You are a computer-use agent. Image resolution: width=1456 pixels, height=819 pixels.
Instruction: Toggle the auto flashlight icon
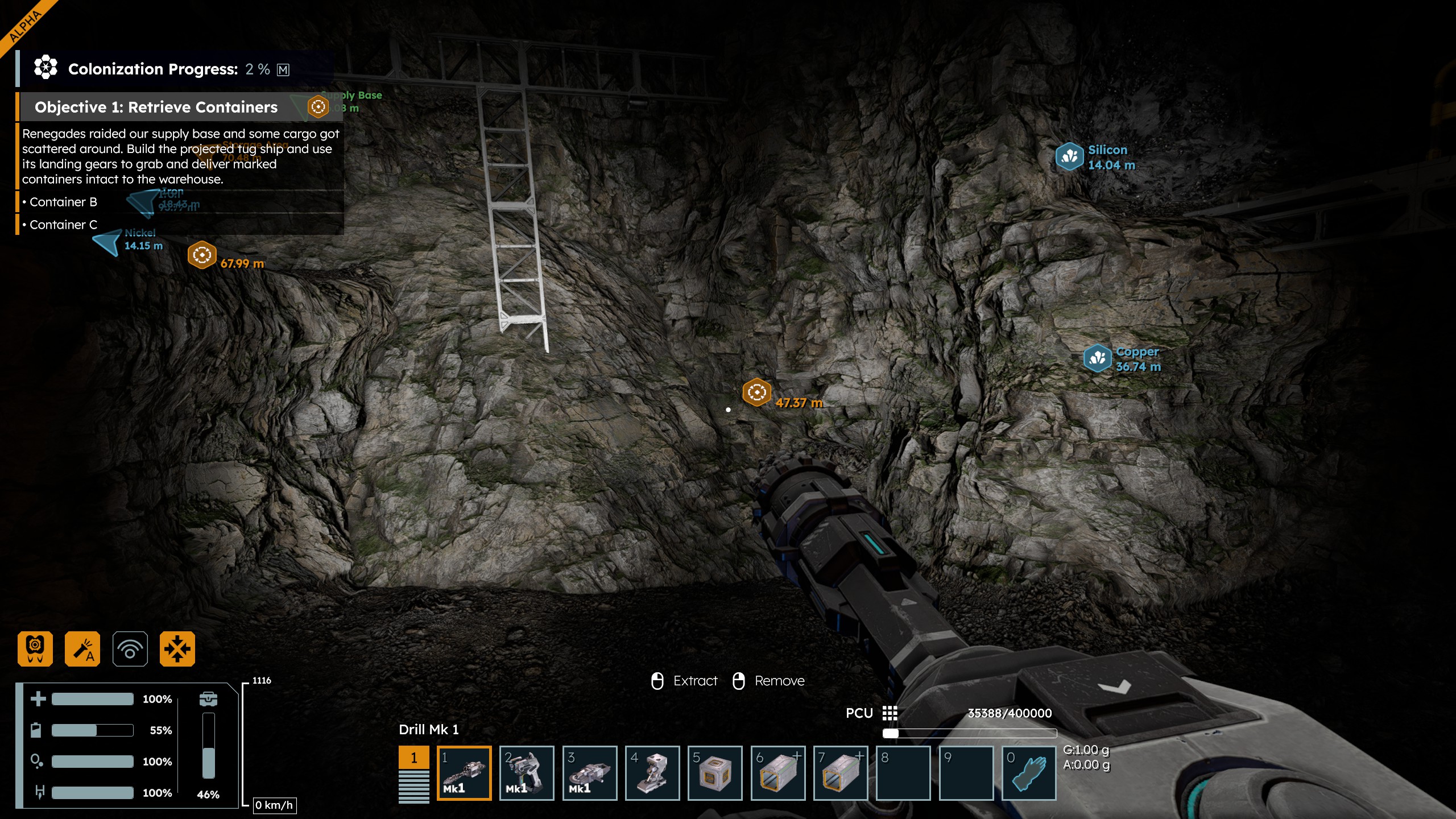[x=82, y=648]
